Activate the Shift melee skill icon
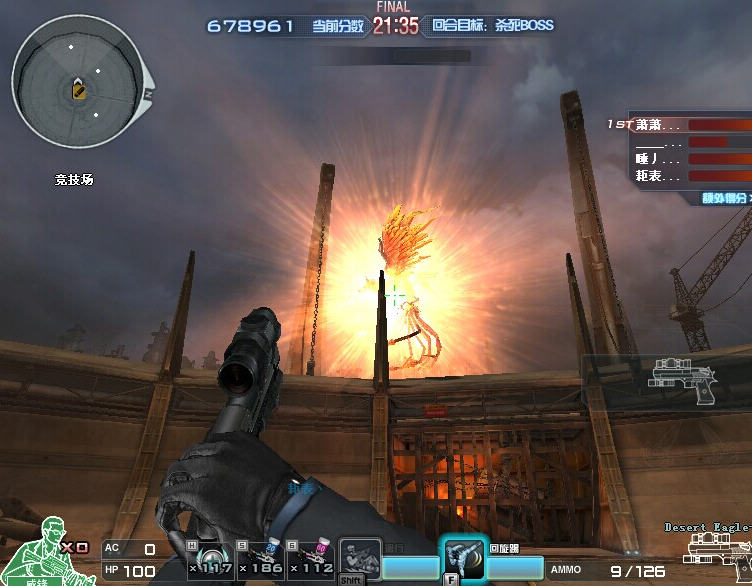This screenshot has height=586, width=752. click(359, 560)
